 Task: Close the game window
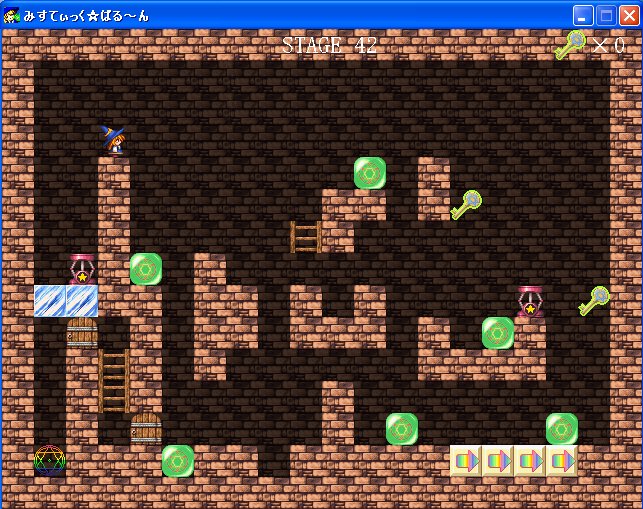coord(628,15)
